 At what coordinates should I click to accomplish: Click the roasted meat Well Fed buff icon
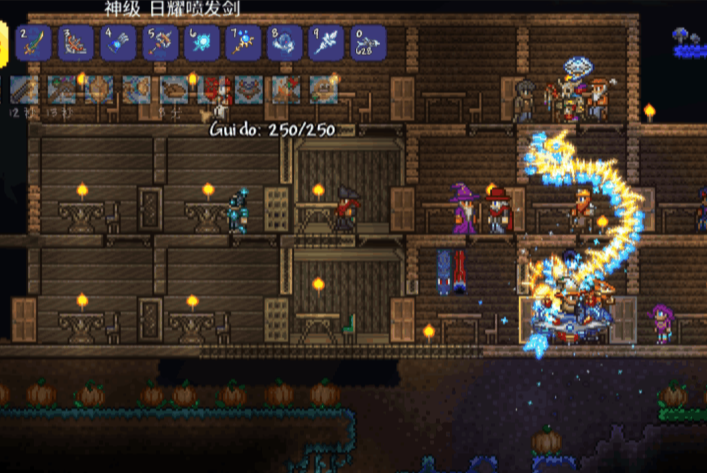[174, 90]
